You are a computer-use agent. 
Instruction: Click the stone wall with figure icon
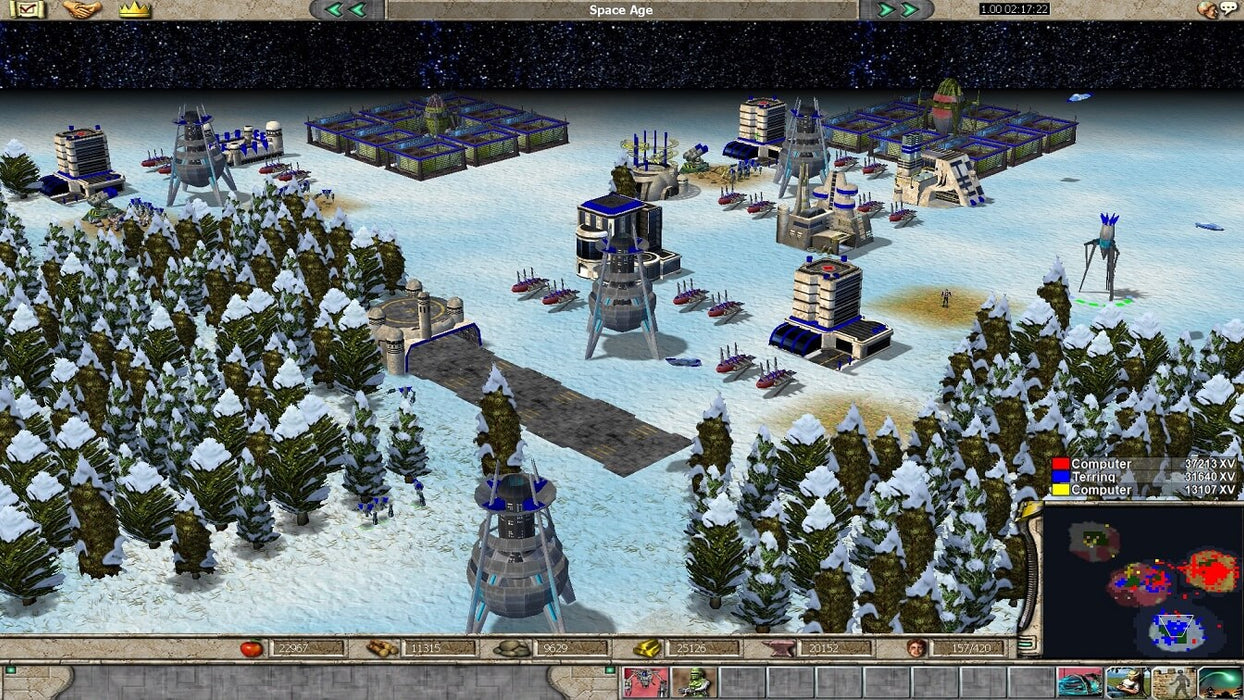point(1173,683)
